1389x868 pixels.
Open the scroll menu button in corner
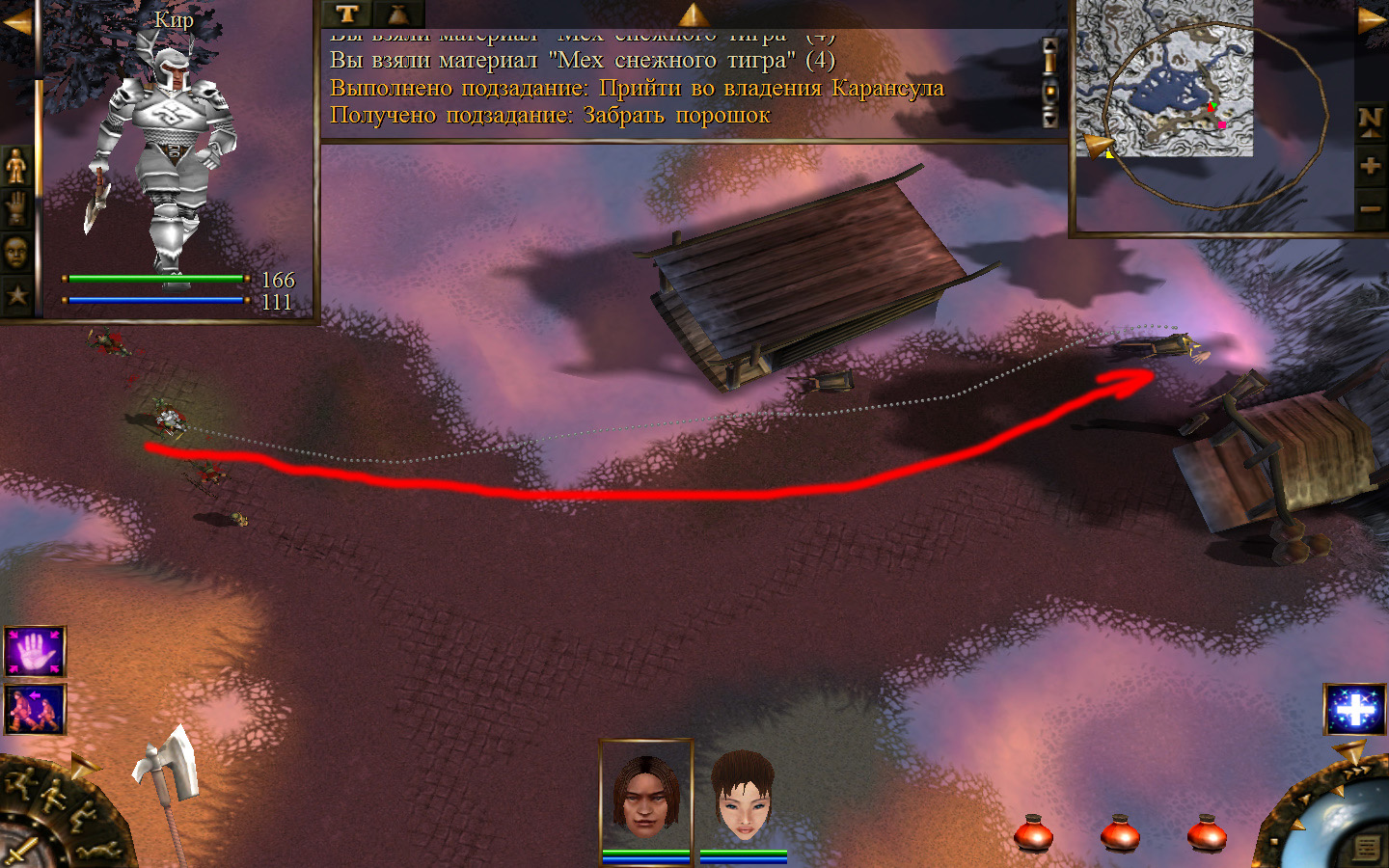[x=1367, y=848]
